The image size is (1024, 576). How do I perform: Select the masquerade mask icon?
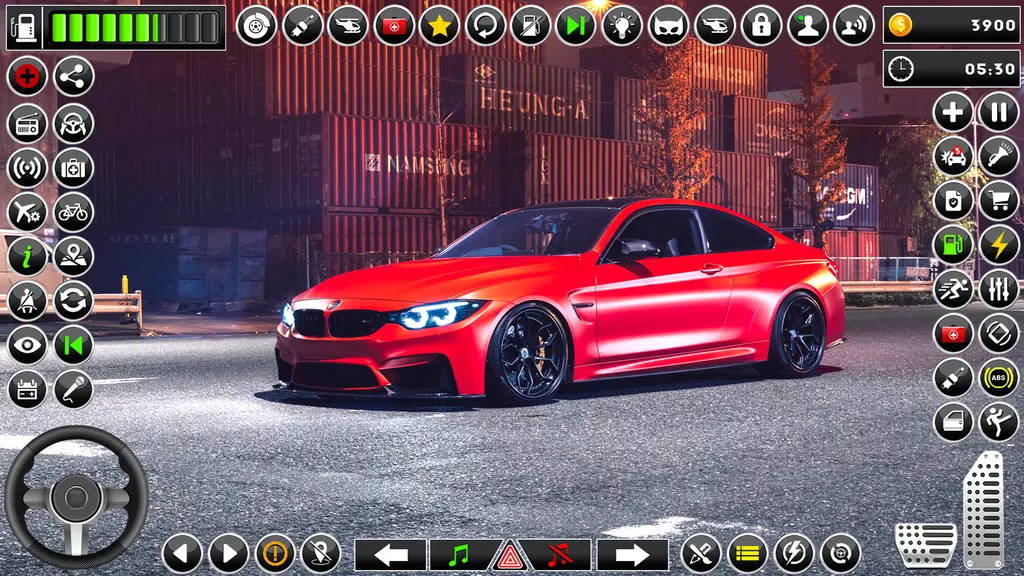click(x=668, y=25)
